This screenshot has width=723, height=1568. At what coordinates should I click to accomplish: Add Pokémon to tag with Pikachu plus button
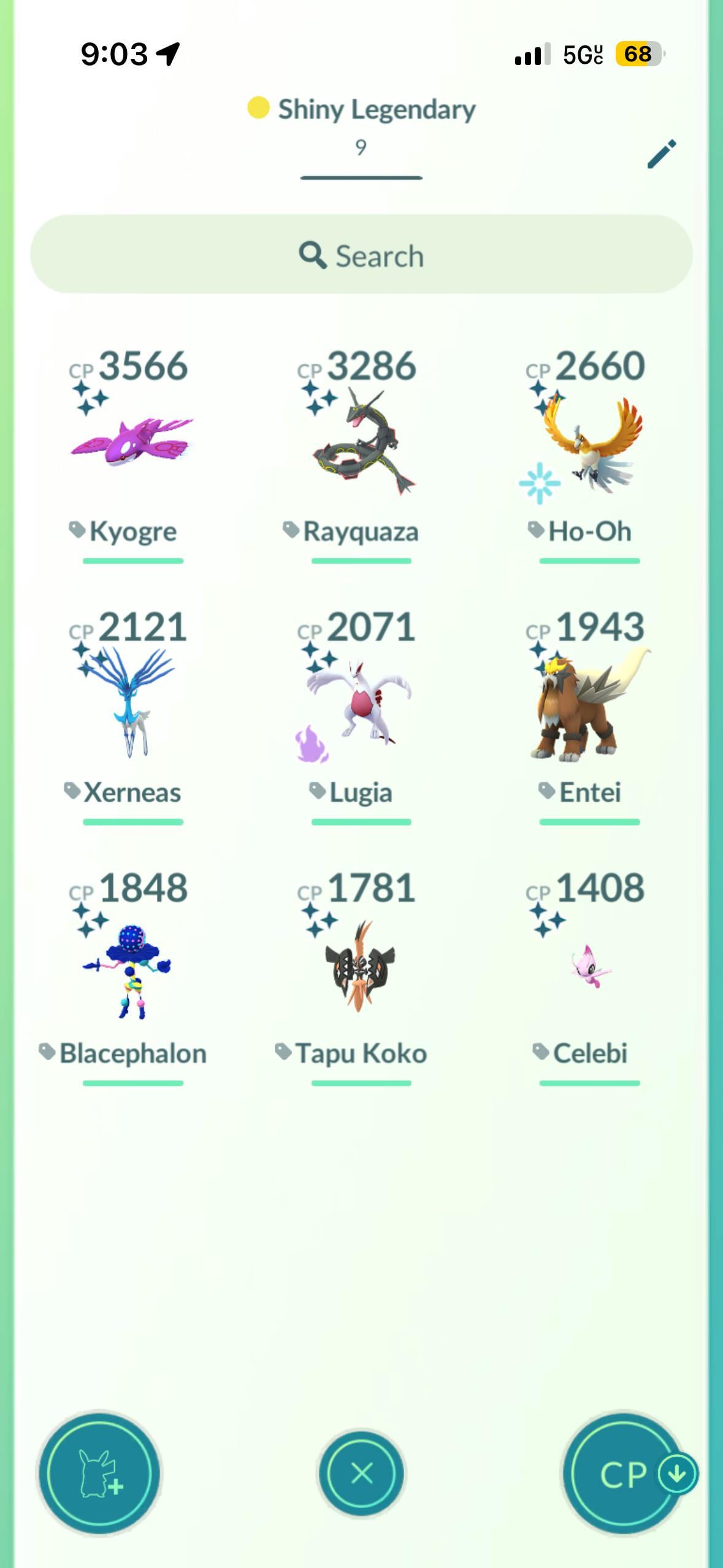(x=99, y=1473)
